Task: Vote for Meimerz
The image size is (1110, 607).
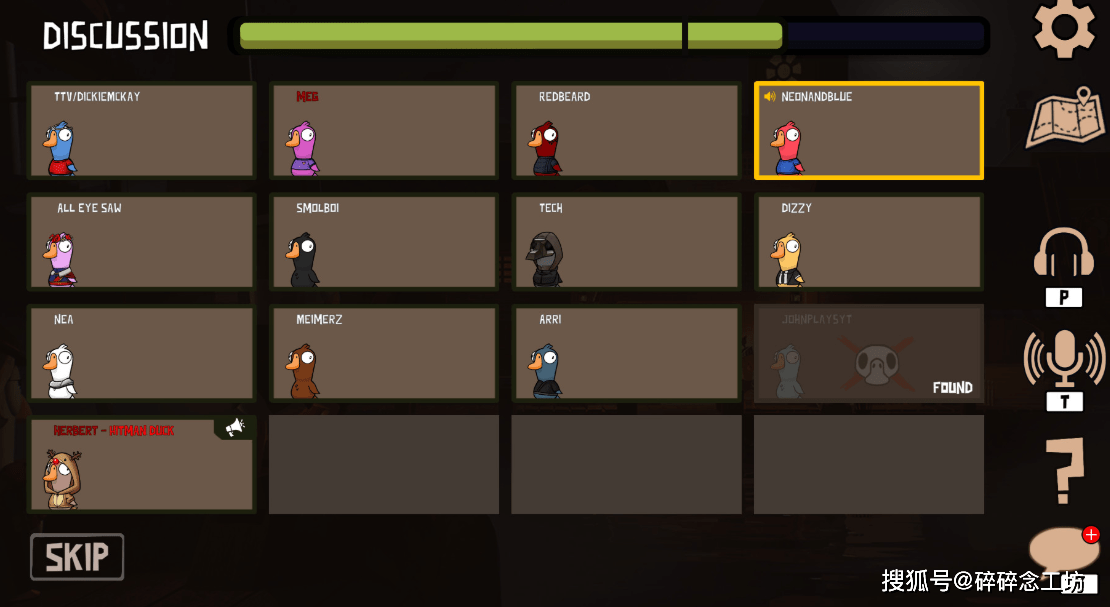Action: pyautogui.click(x=384, y=354)
